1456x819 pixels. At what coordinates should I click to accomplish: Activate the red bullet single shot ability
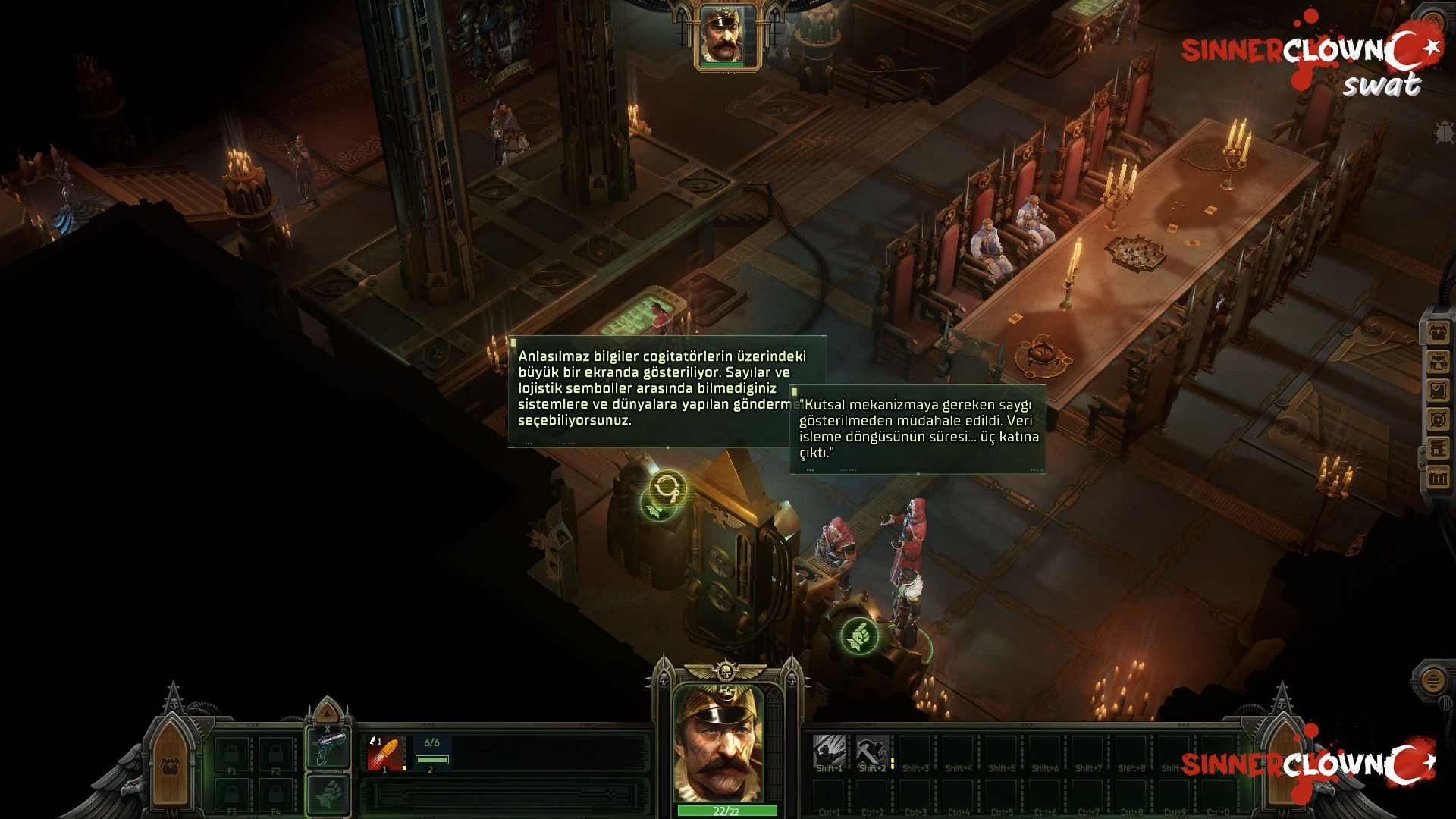384,753
